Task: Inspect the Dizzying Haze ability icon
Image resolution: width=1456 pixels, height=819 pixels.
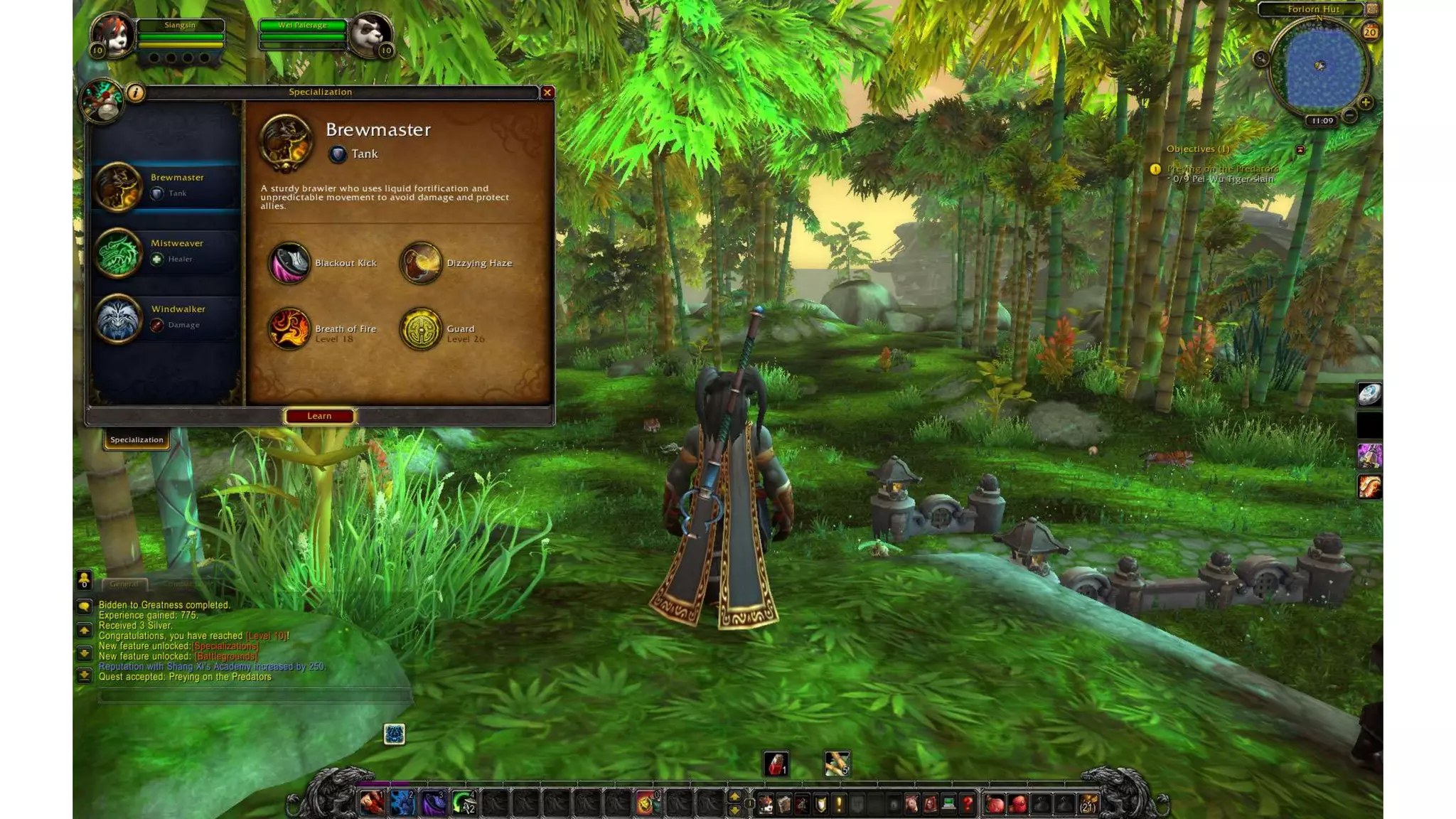Action: [x=421, y=263]
